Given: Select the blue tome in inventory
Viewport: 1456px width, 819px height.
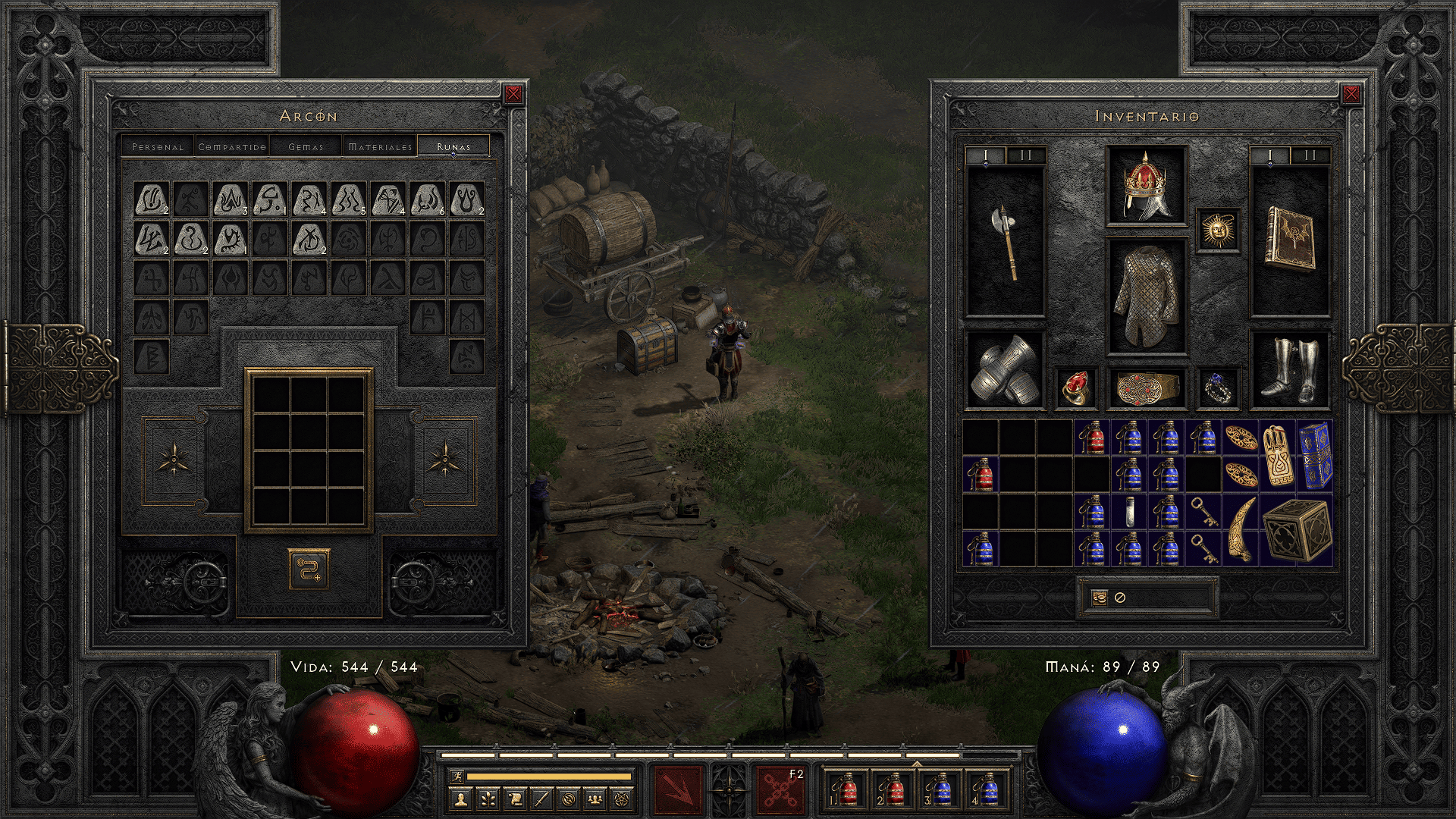Looking at the screenshot, I should [x=1315, y=455].
